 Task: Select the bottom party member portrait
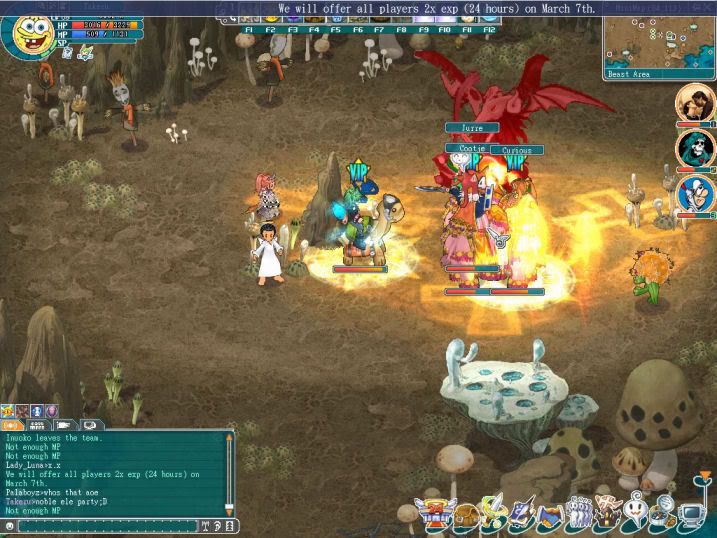point(695,194)
